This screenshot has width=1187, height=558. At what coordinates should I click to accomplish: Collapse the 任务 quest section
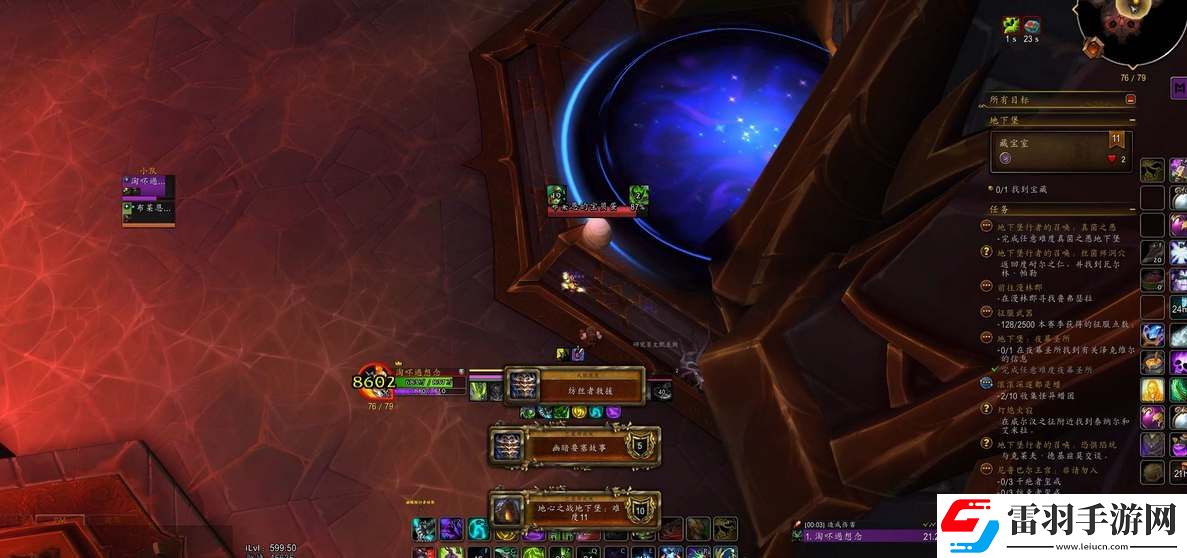point(1130,210)
